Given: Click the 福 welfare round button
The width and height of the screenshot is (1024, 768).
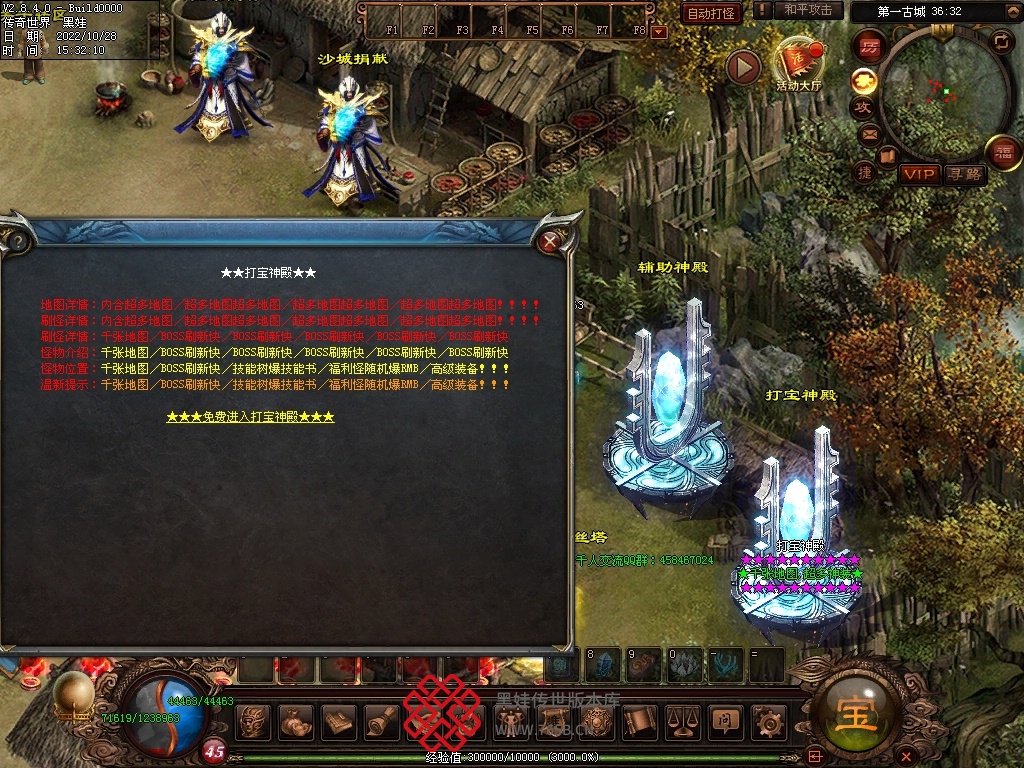Looking at the screenshot, I should click(1002, 153).
